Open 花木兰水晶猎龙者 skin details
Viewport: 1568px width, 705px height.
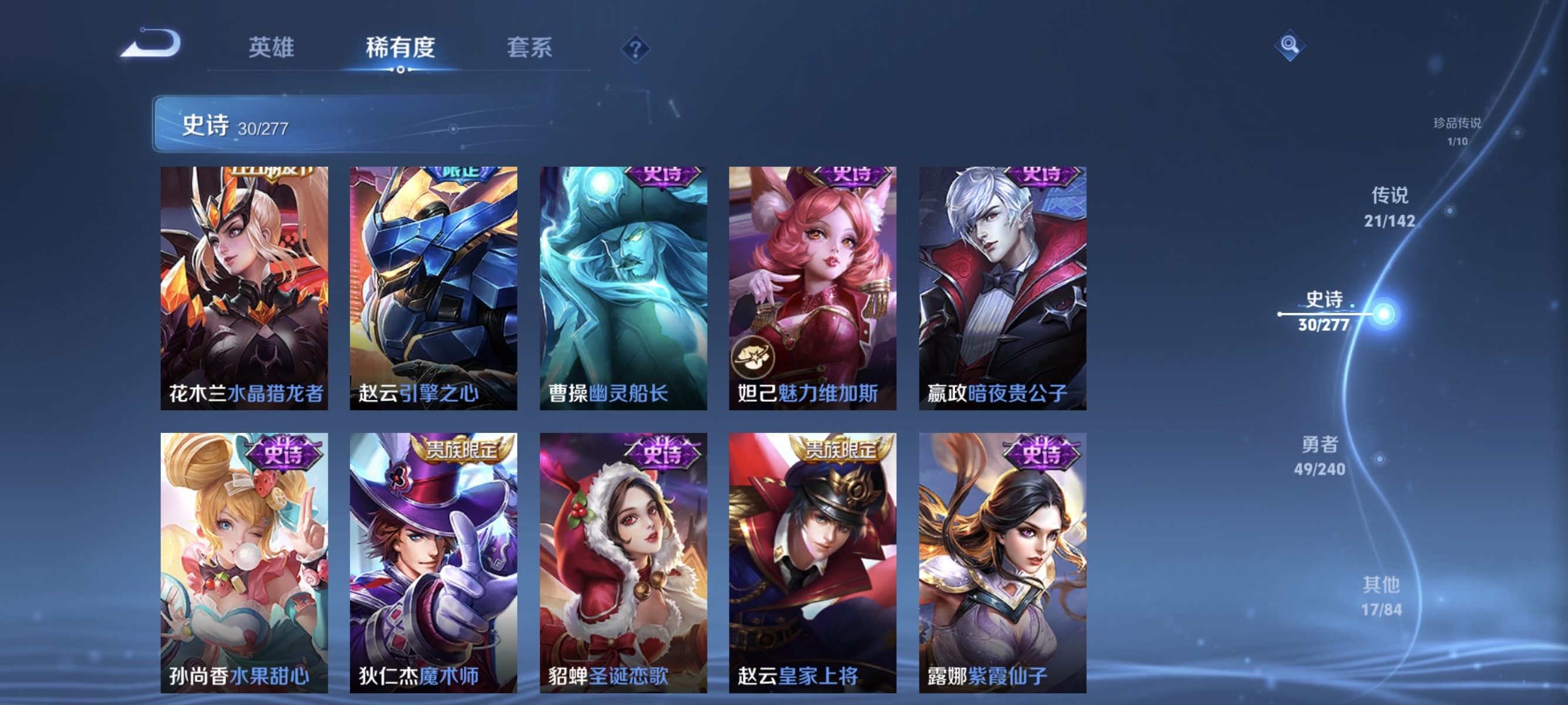pyautogui.click(x=244, y=286)
